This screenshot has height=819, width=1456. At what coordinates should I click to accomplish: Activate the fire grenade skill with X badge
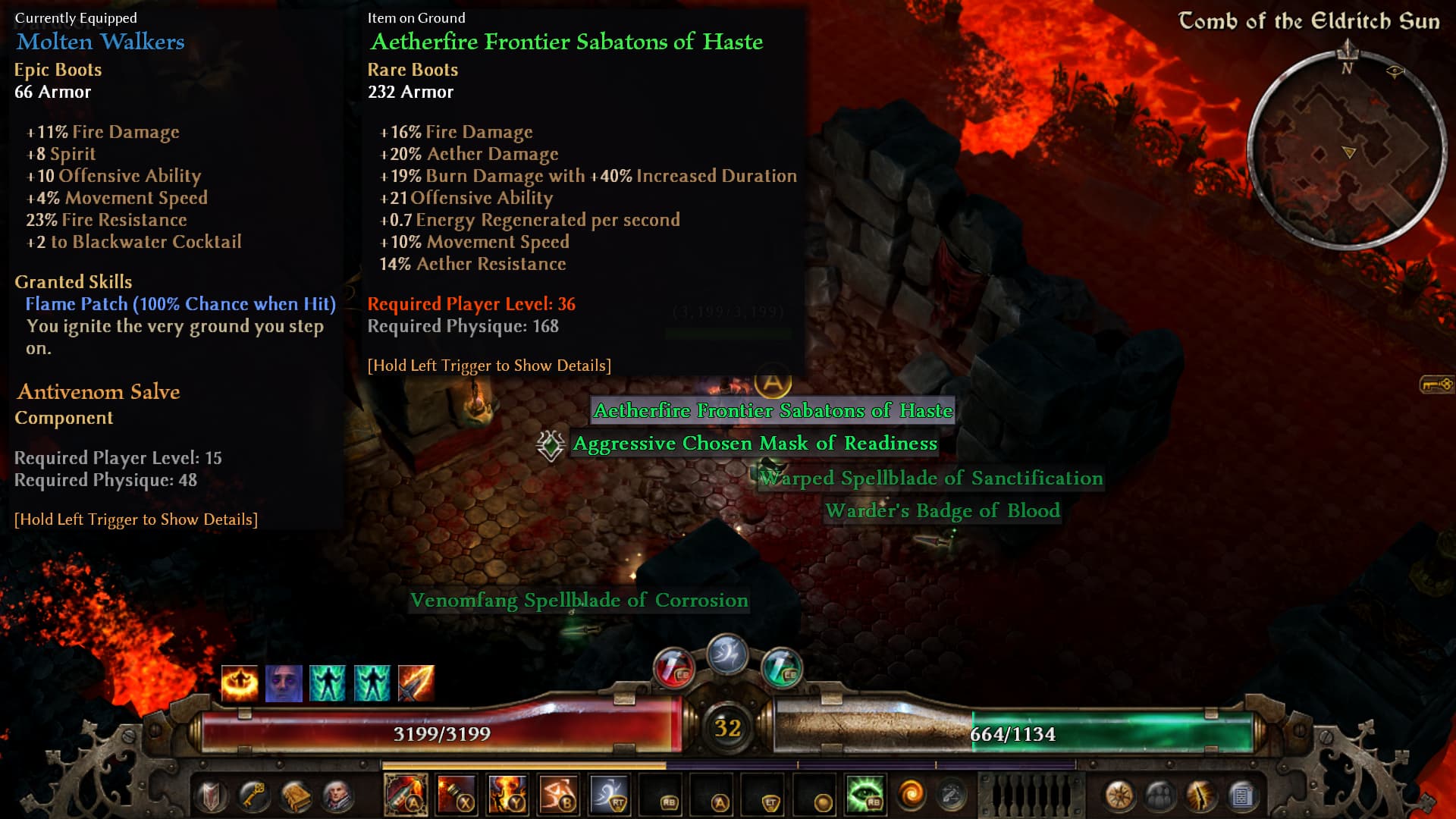point(457,795)
